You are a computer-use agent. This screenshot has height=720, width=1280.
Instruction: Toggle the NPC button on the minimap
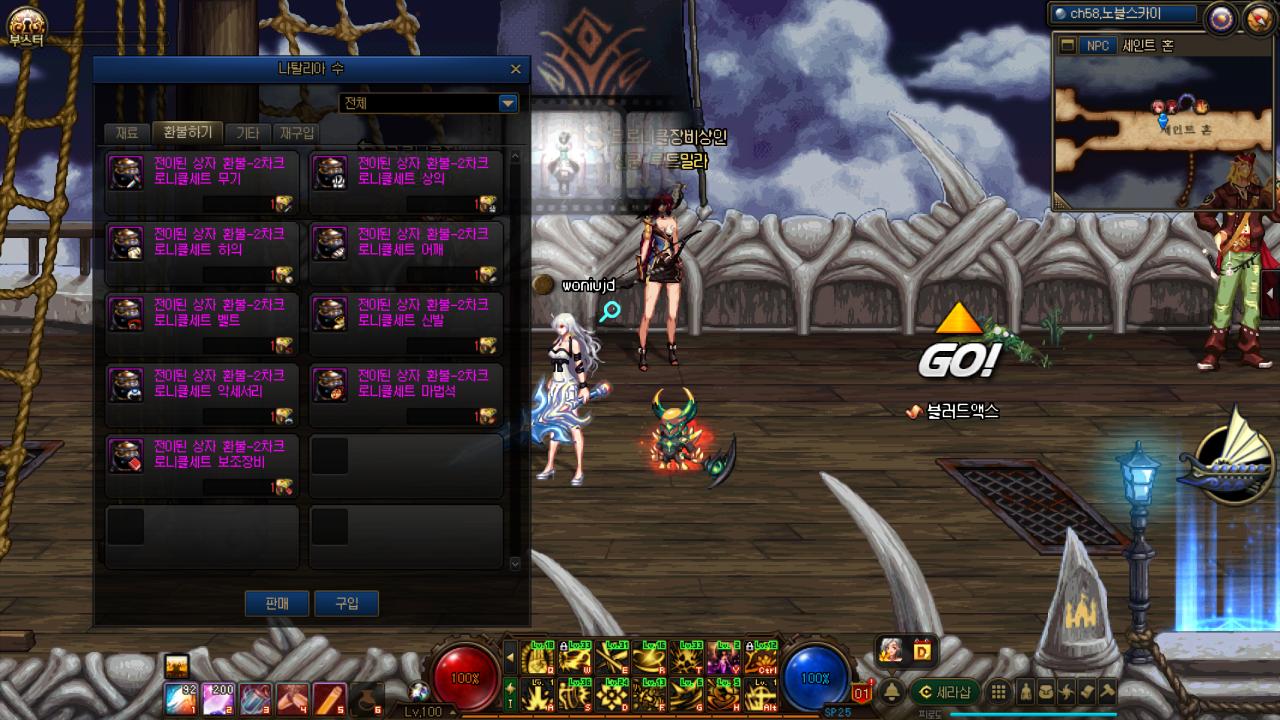click(x=1098, y=46)
